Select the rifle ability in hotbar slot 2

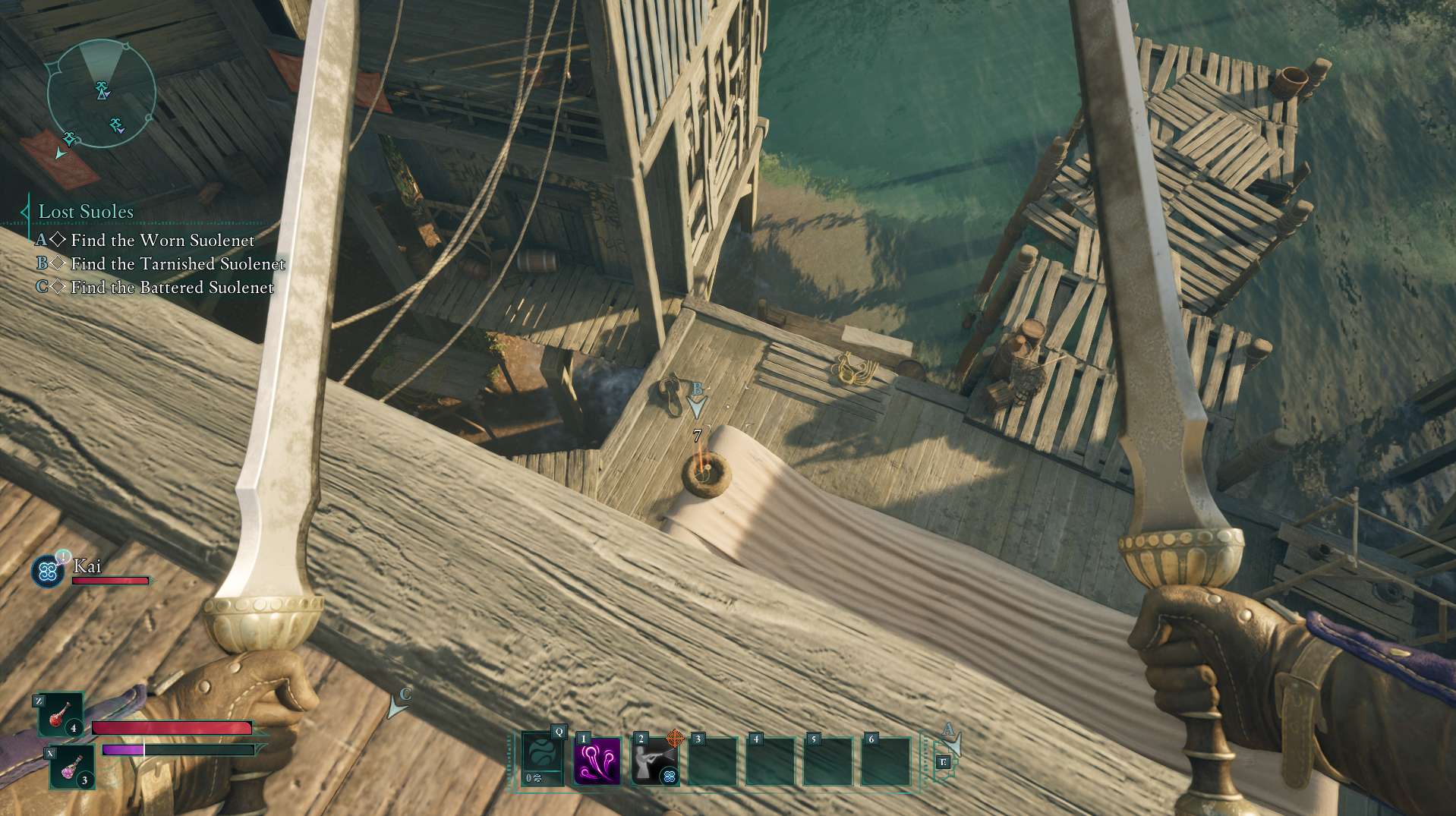click(655, 761)
